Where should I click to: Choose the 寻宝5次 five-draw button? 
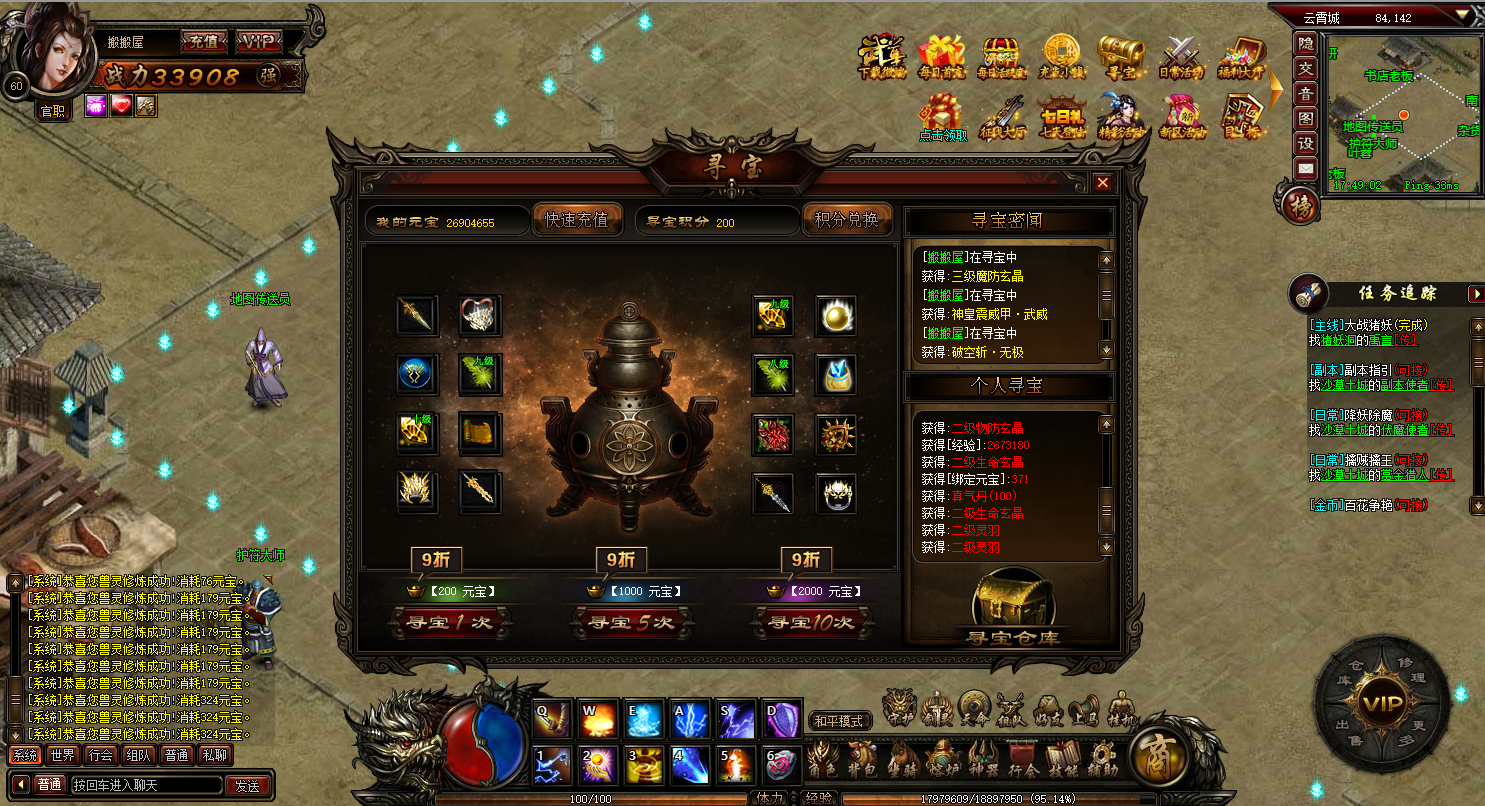[x=630, y=622]
